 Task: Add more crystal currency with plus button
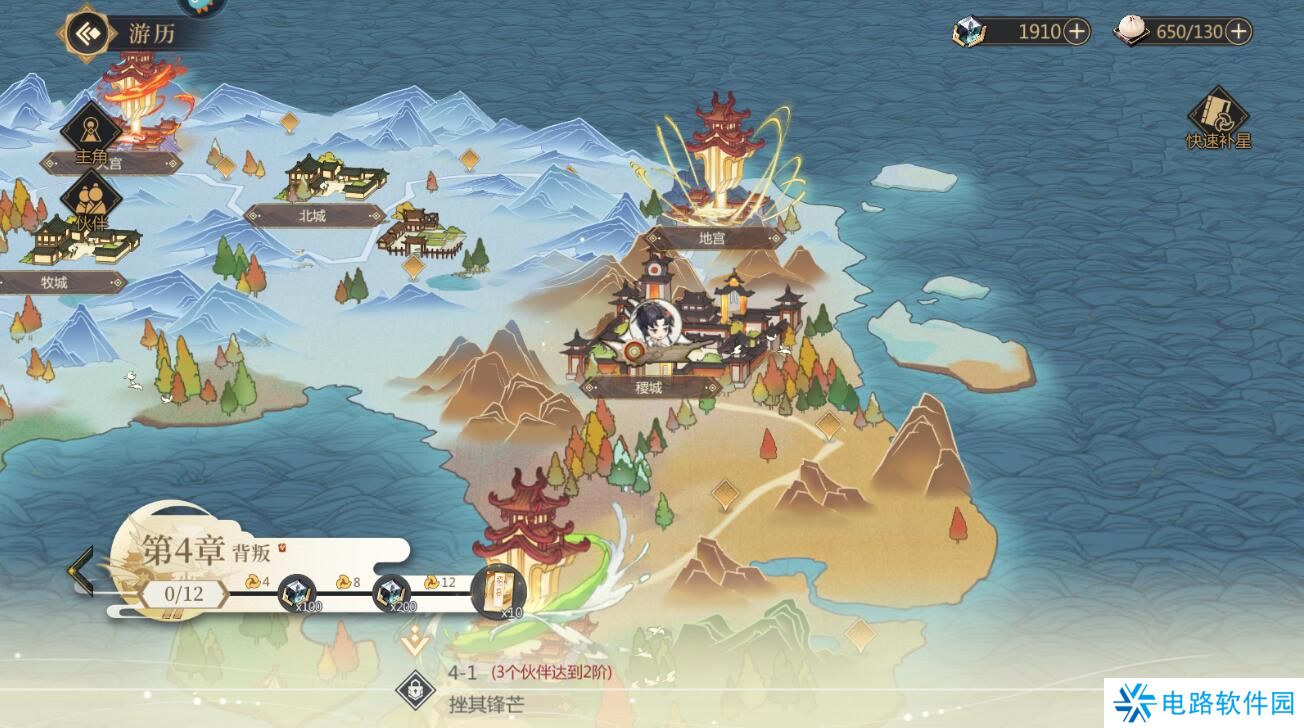click(x=1076, y=31)
